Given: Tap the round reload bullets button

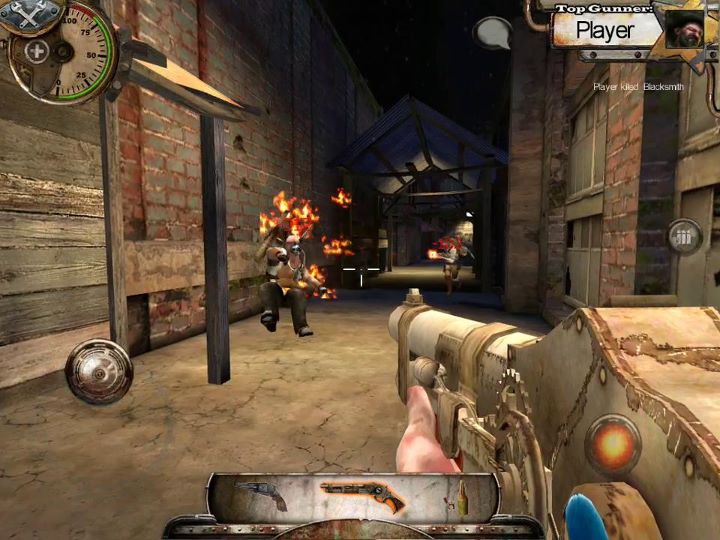Looking at the screenshot, I should pyautogui.click(x=685, y=237).
